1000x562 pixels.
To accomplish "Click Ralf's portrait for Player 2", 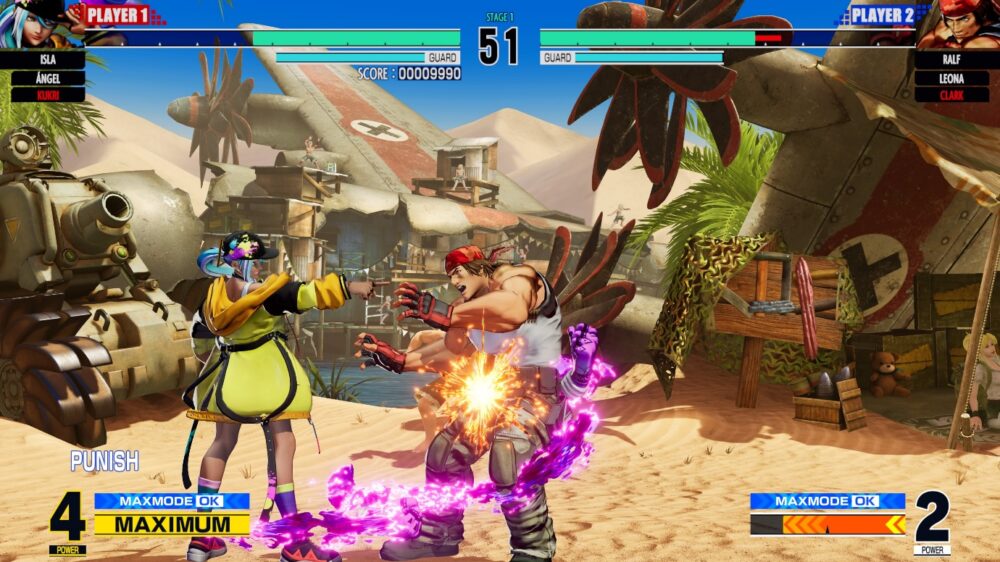I will pyautogui.click(x=962, y=26).
